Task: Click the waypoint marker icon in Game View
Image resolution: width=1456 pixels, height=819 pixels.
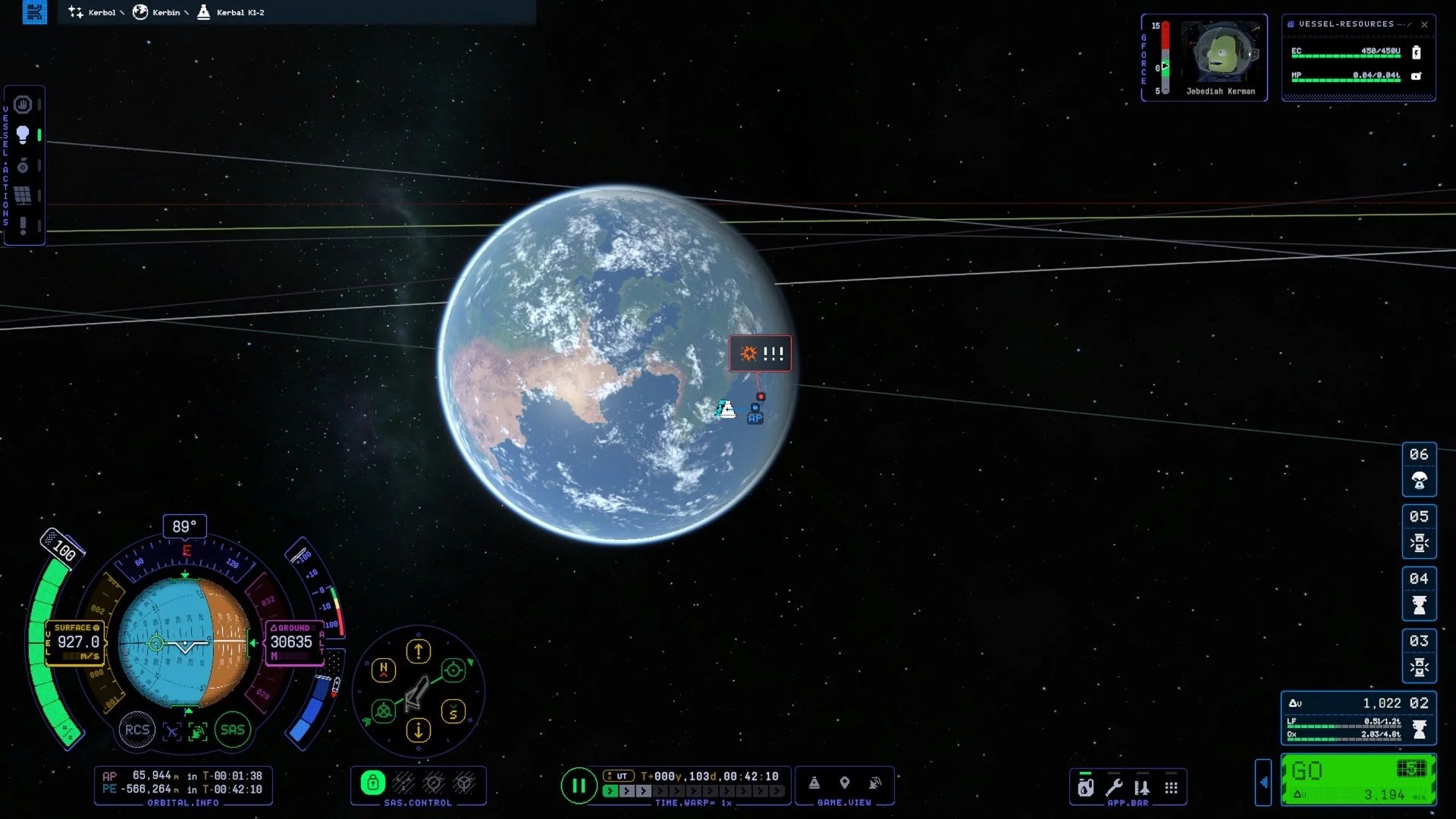Action: (844, 783)
